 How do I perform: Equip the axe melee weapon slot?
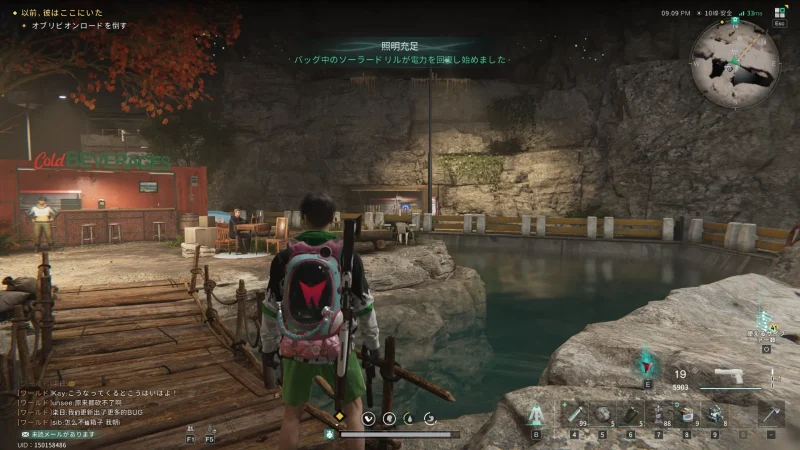click(770, 414)
